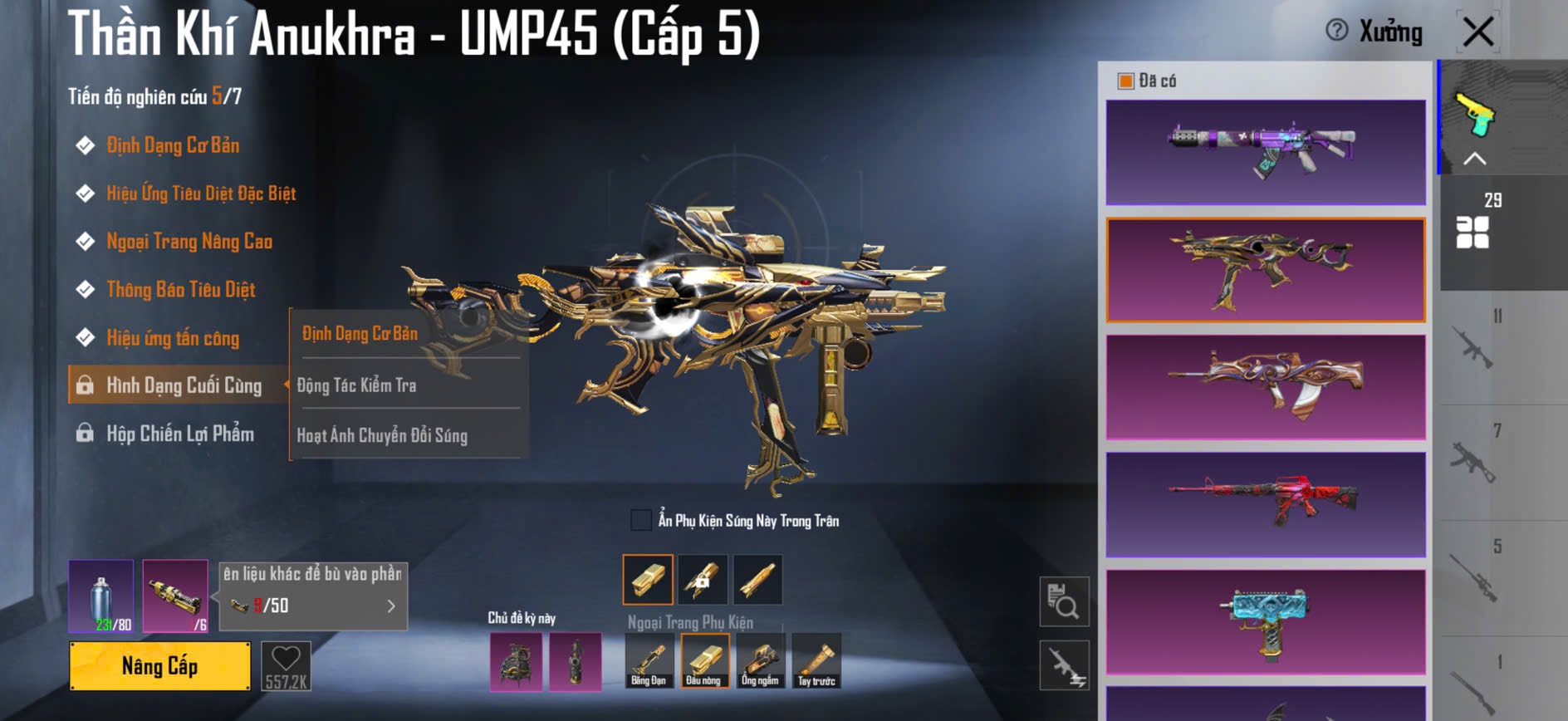Choose the Ống ngắm attachment skin

pos(760,661)
